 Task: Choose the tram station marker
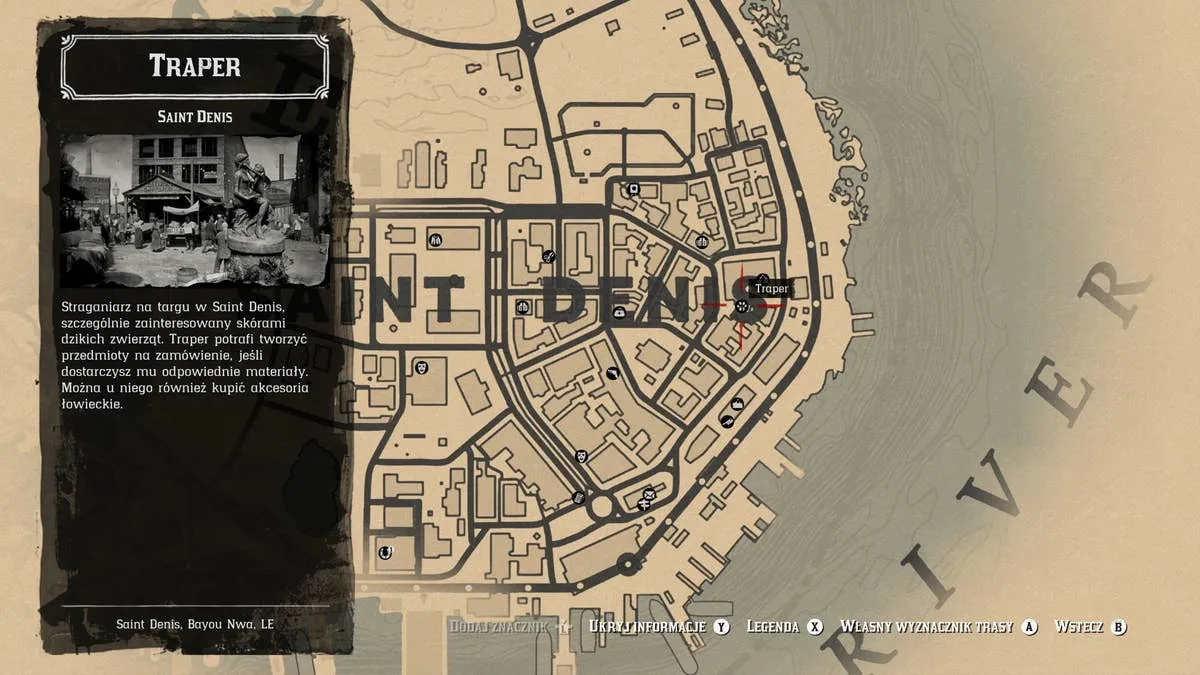pos(633,189)
